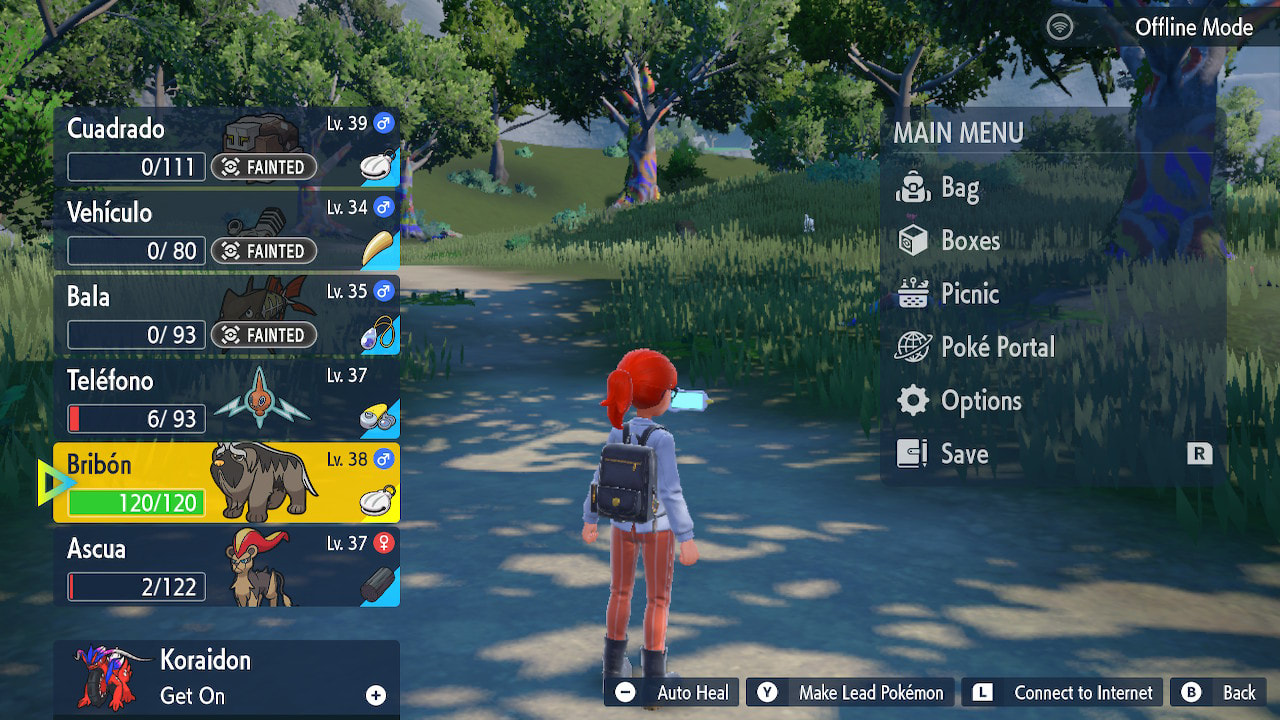Select fainted party Pokémon Cuadrado
This screenshot has height=720, width=1280.
tap(226, 148)
